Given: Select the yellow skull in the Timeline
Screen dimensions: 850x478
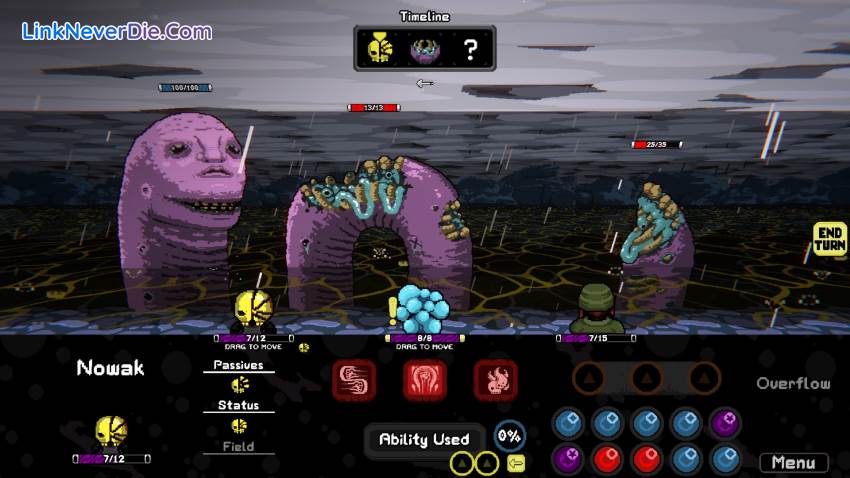Looking at the screenshot, I should (378, 49).
